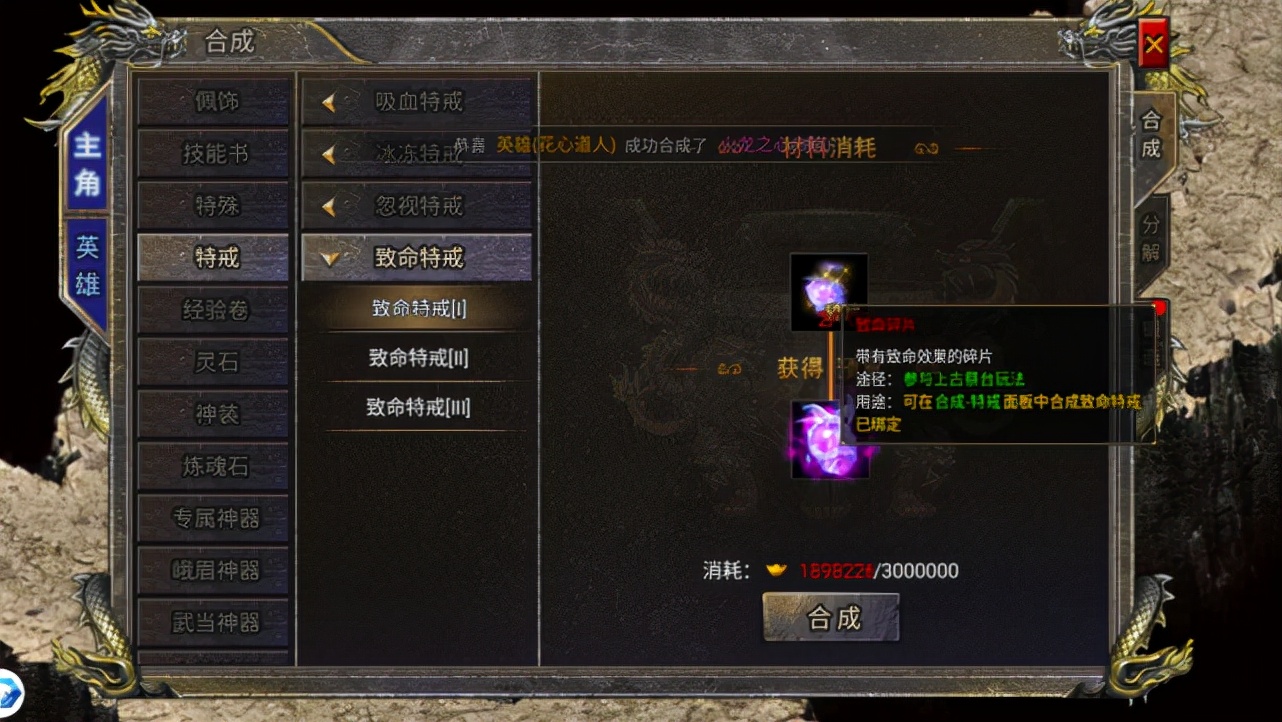Choose the 神装 divine gear category
Screen dimensions: 1282x722
(214, 414)
